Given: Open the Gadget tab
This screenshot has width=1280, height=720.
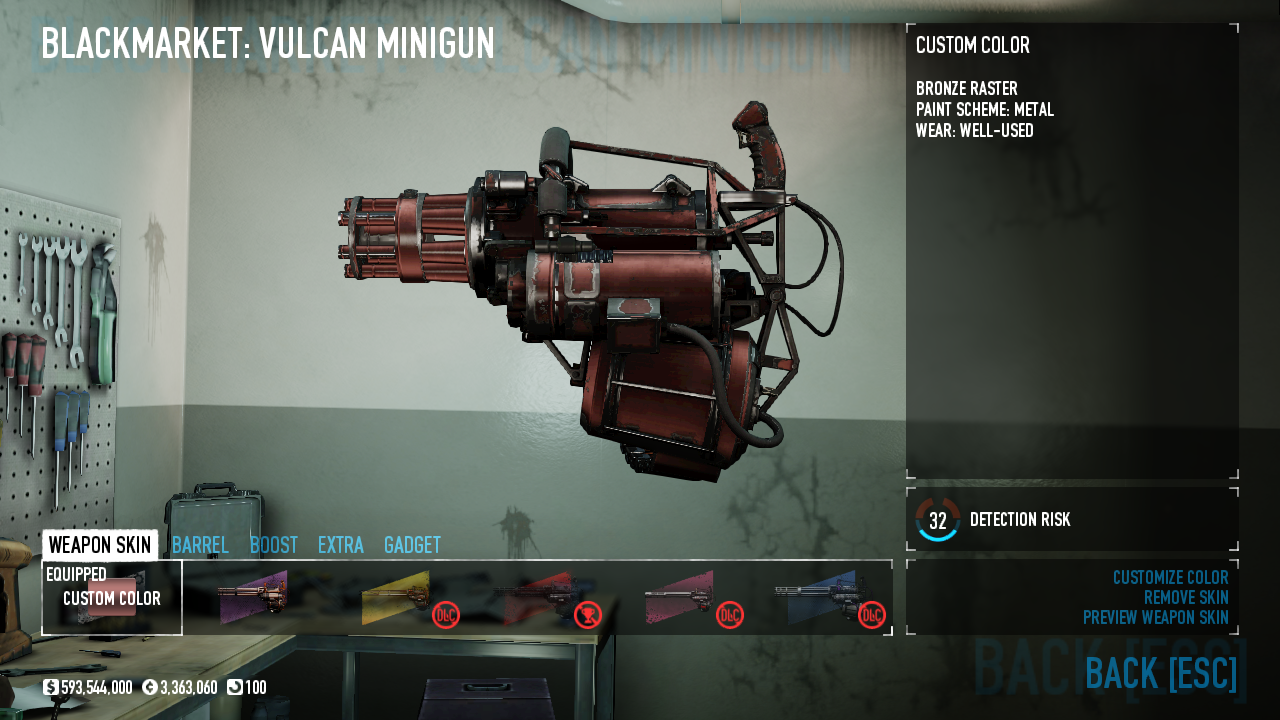Looking at the screenshot, I should point(412,545).
